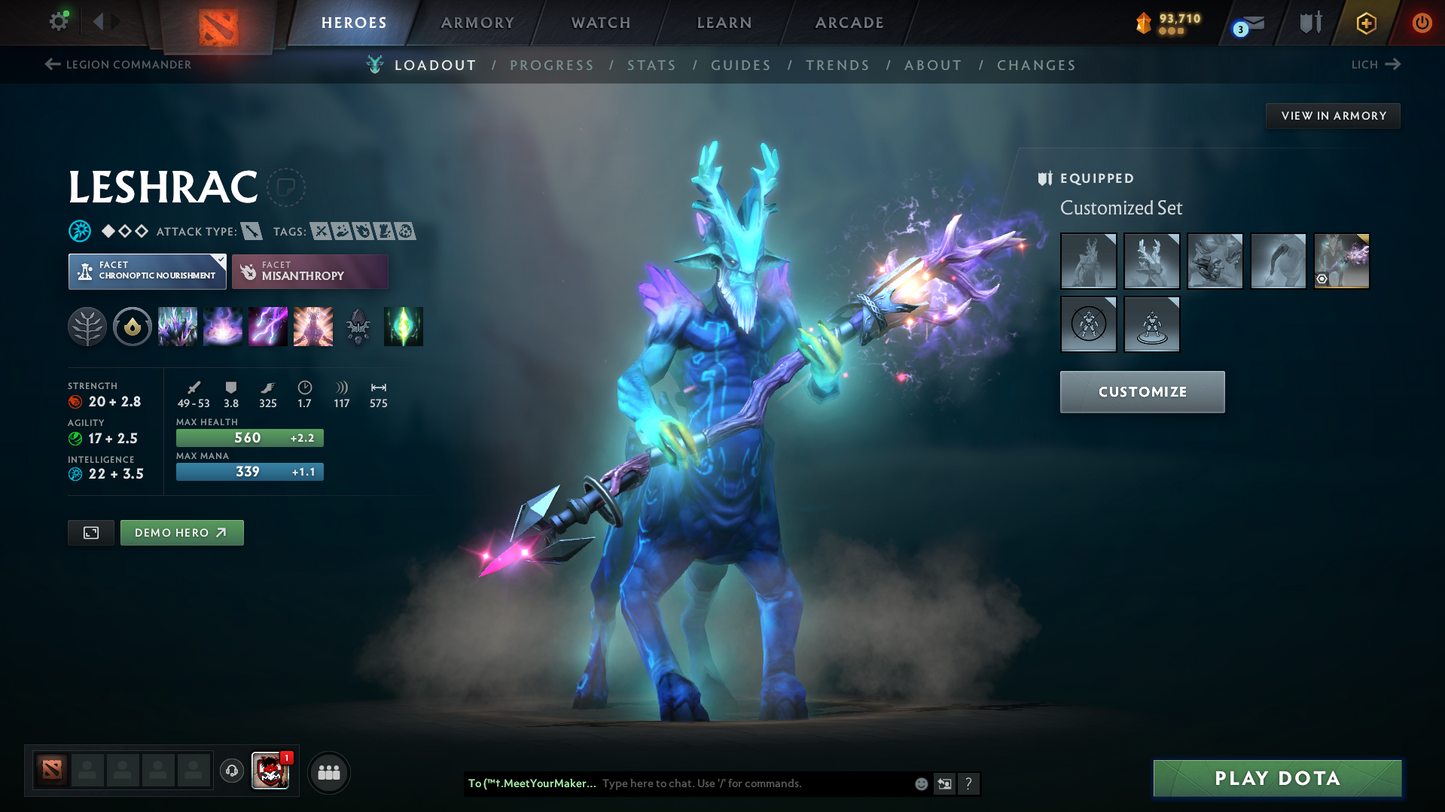Go to the Watch section

point(601,23)
